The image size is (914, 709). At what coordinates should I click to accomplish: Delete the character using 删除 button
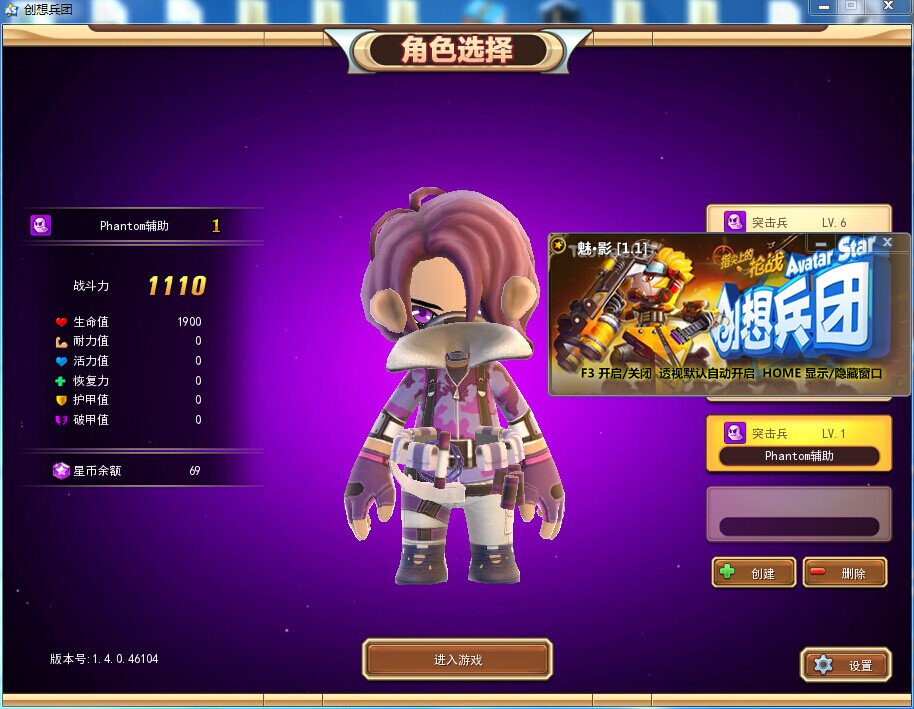point(845,573)
